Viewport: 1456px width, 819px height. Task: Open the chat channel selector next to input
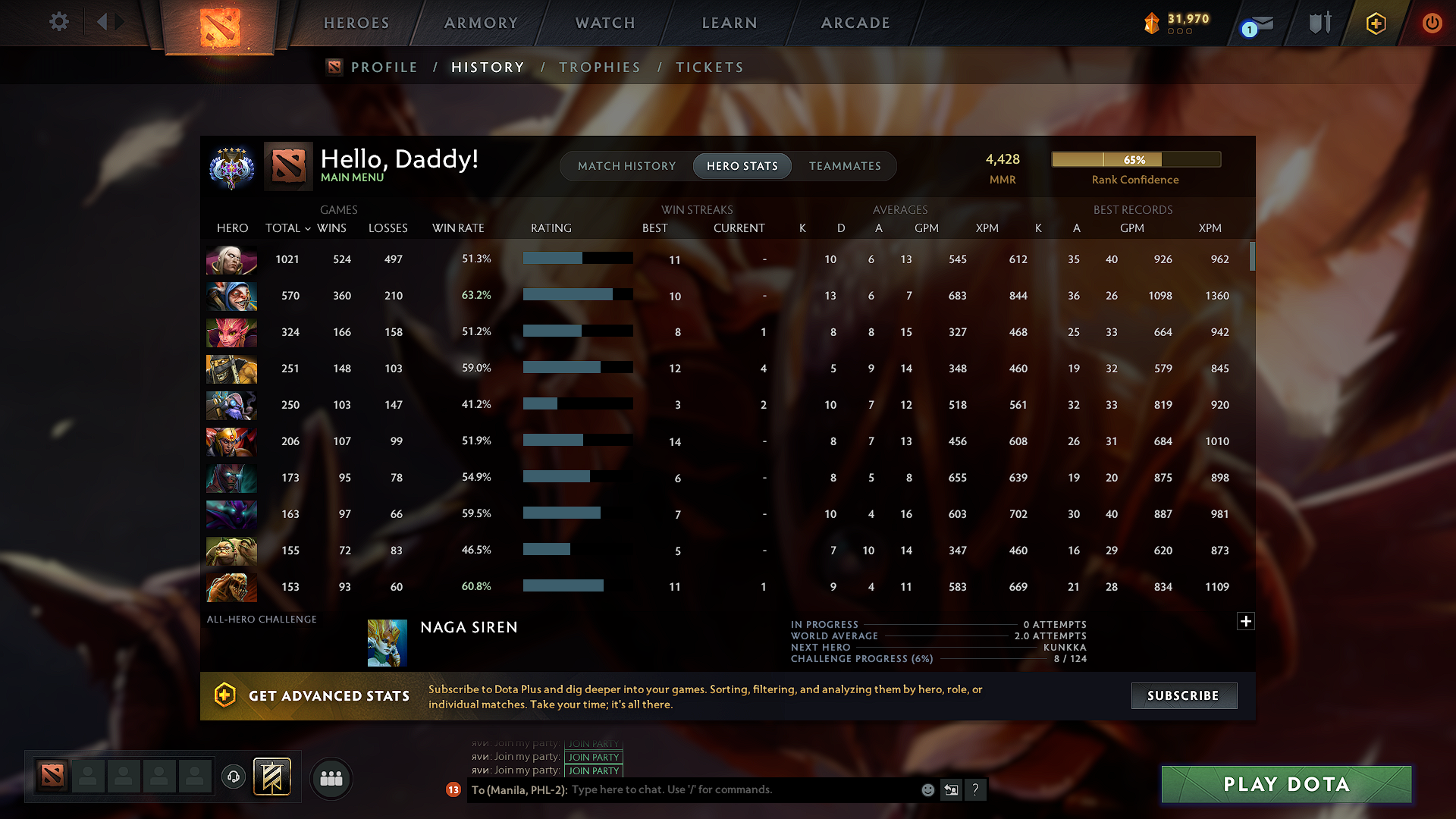tap(952, 789)
